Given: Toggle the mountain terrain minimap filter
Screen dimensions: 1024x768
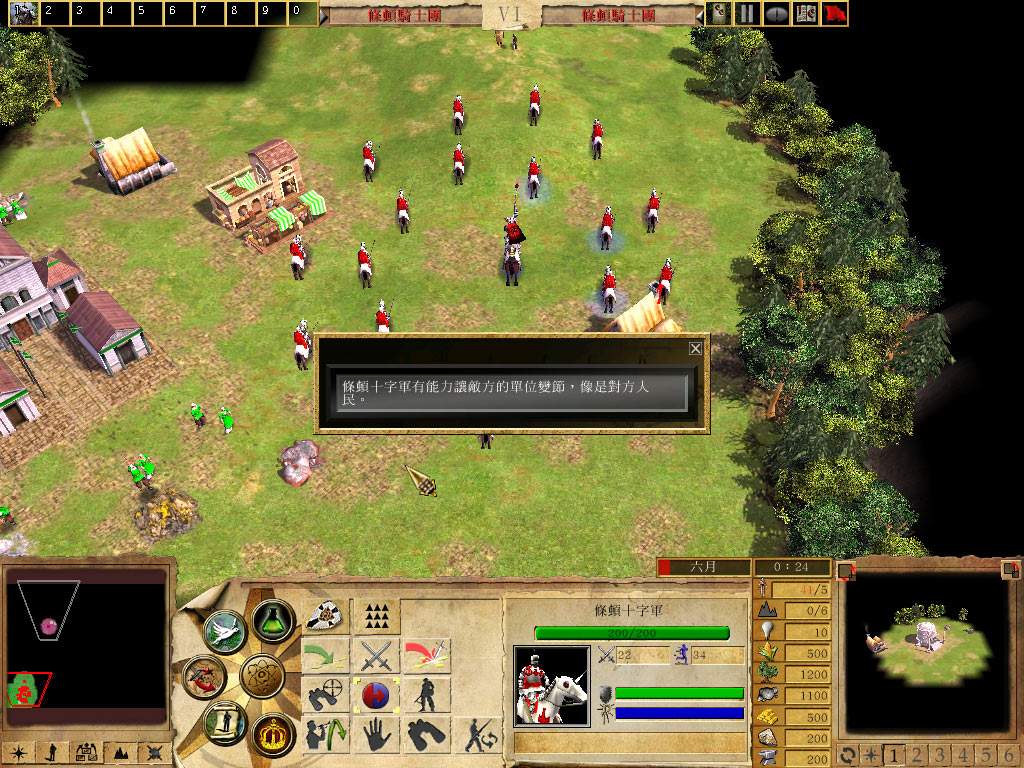Looking at the screenshot, I should [123, 752].
